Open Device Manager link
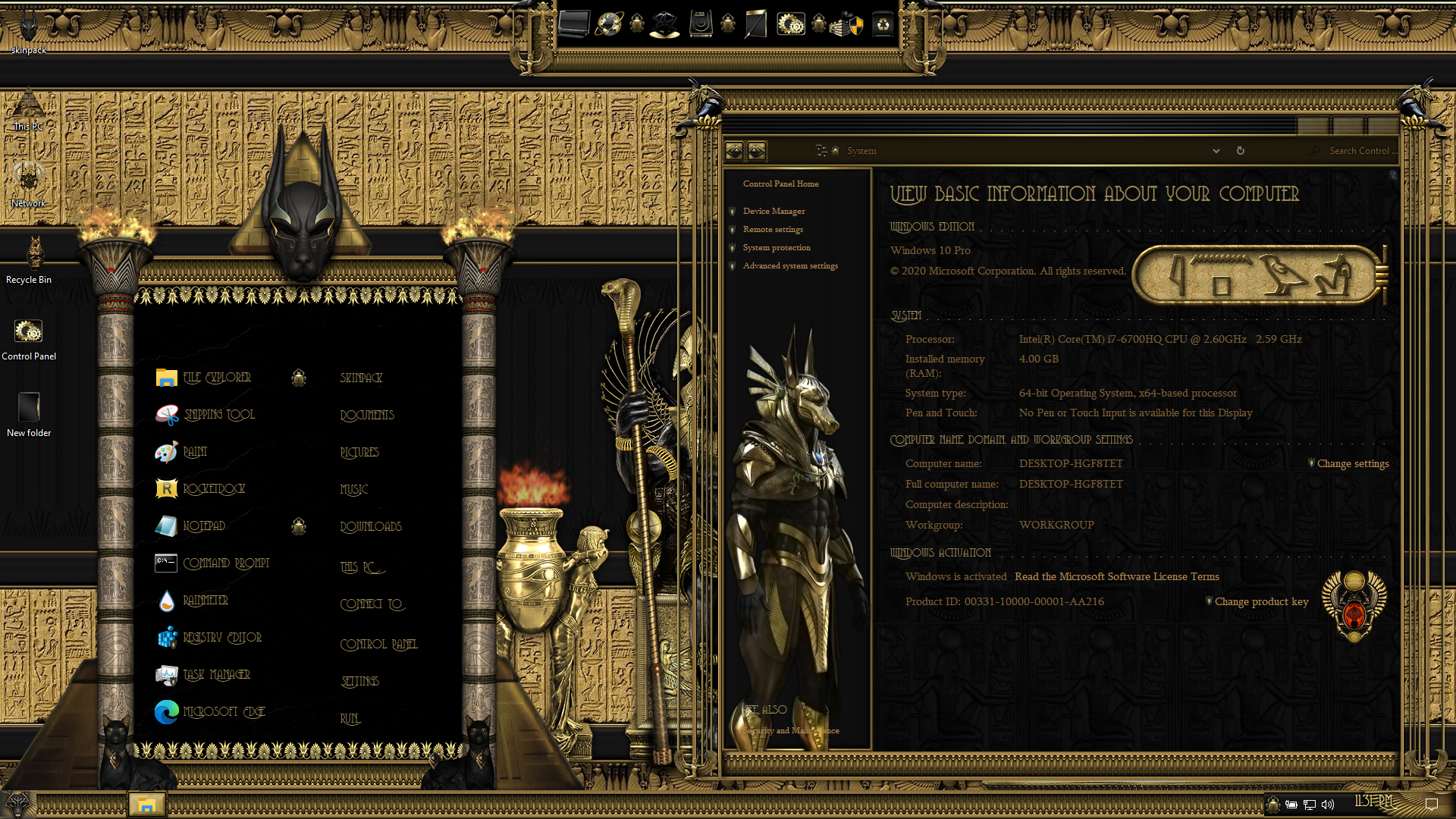The image size is (1456, 819). (x=773, y=212)
